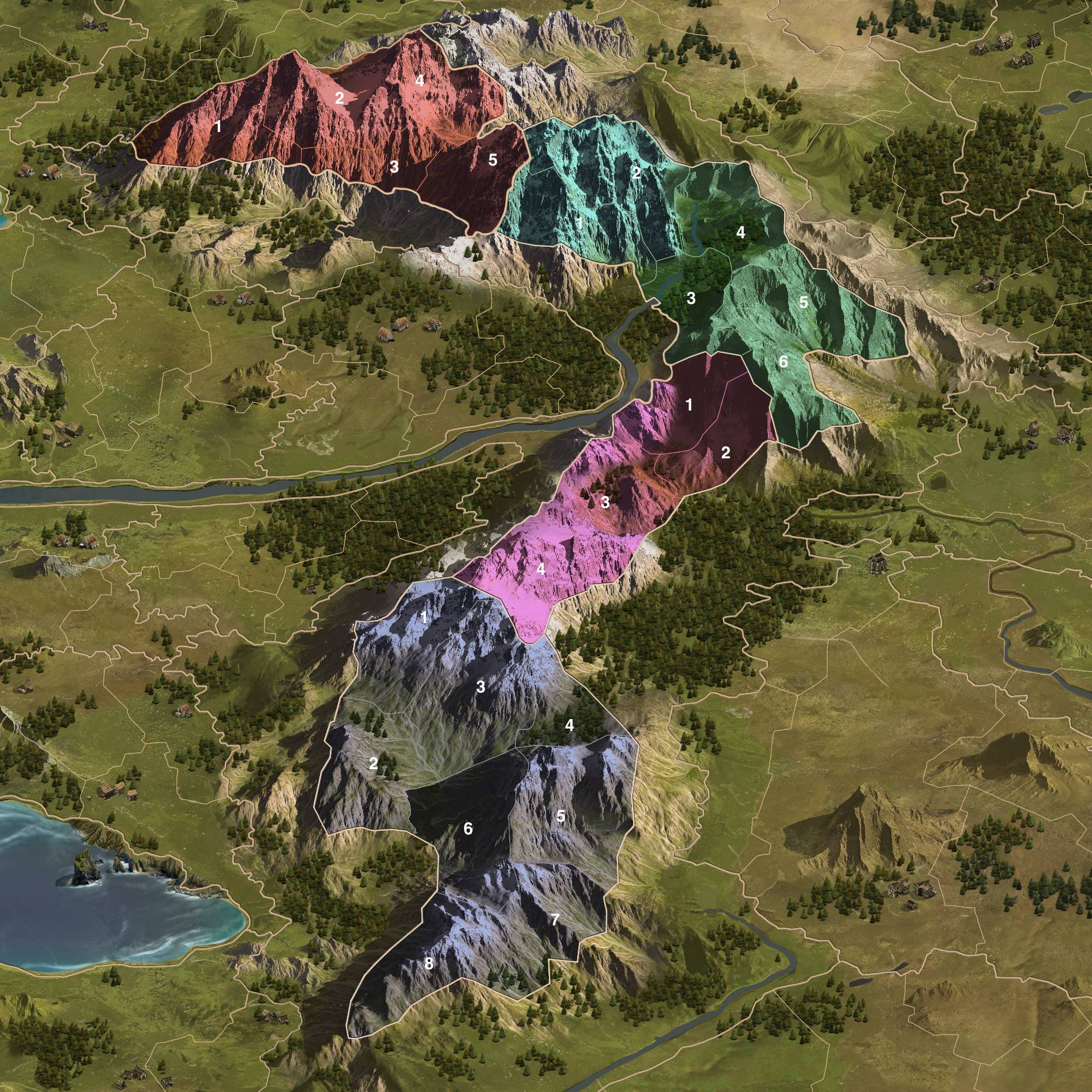Pick province 3 in the red mountain range

pyautogui.click(x=394, y=167)
